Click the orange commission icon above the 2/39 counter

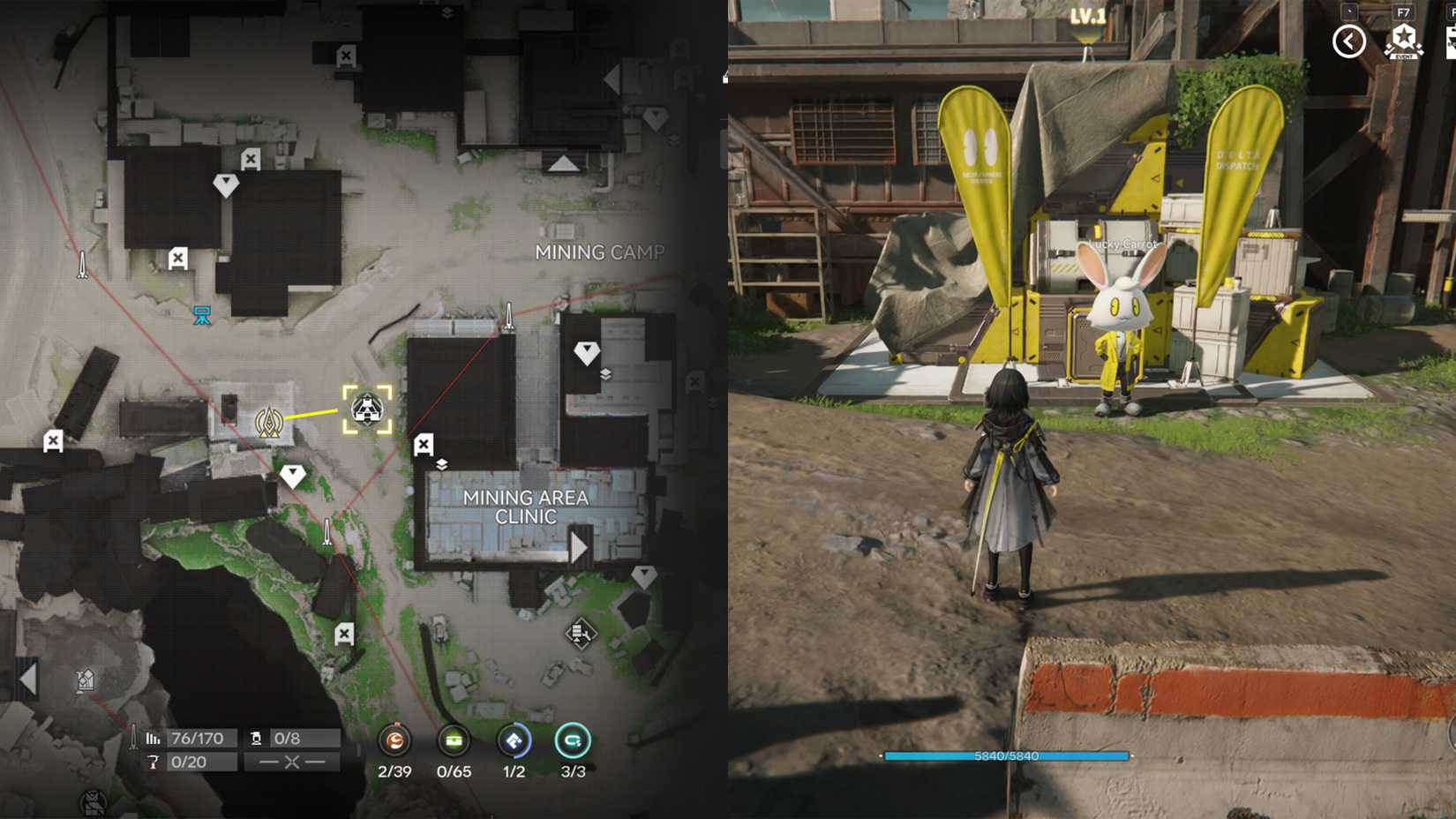tap(396, 740)
